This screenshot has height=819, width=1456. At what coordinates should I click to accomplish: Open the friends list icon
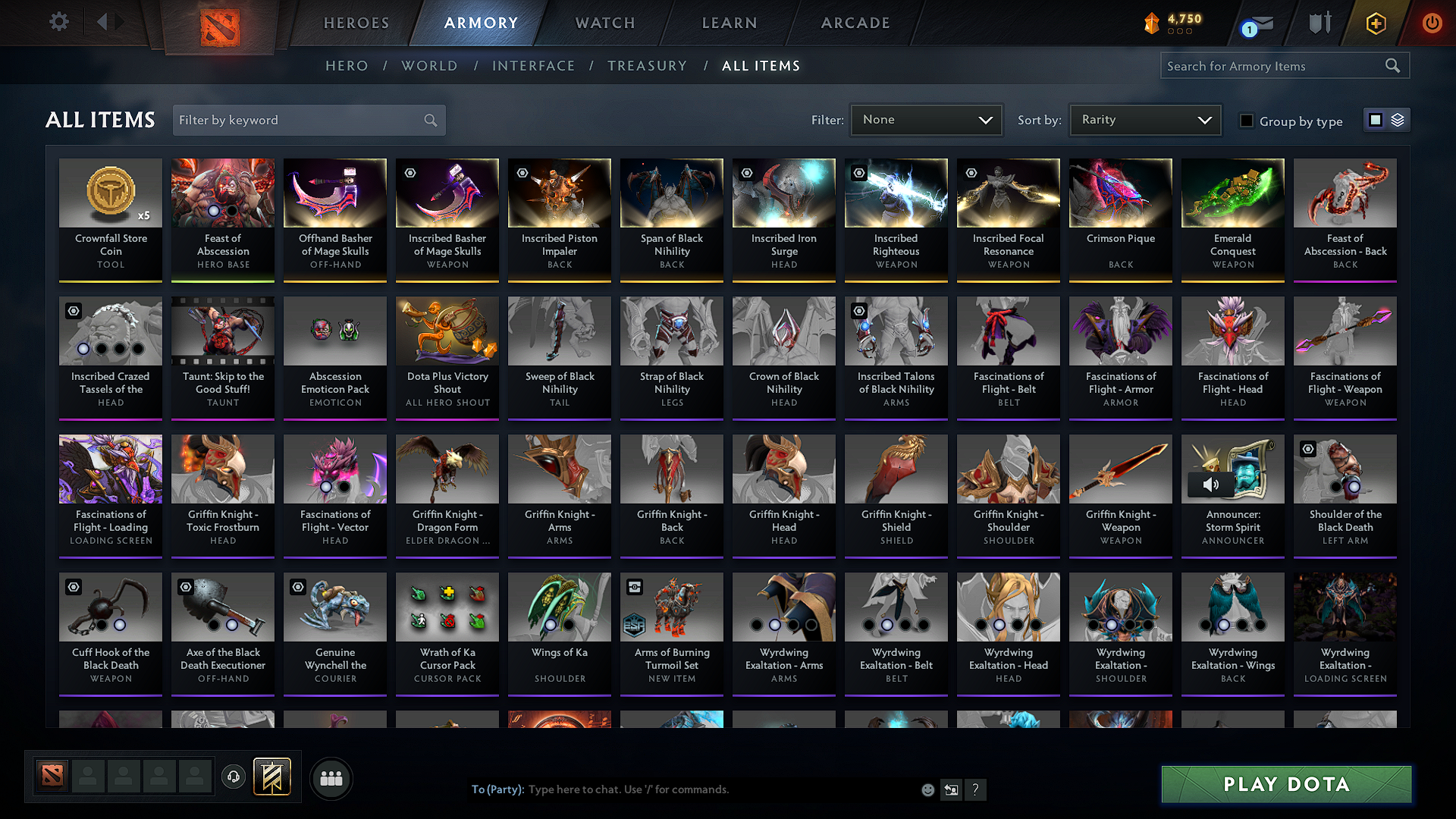tap(331, 777)
